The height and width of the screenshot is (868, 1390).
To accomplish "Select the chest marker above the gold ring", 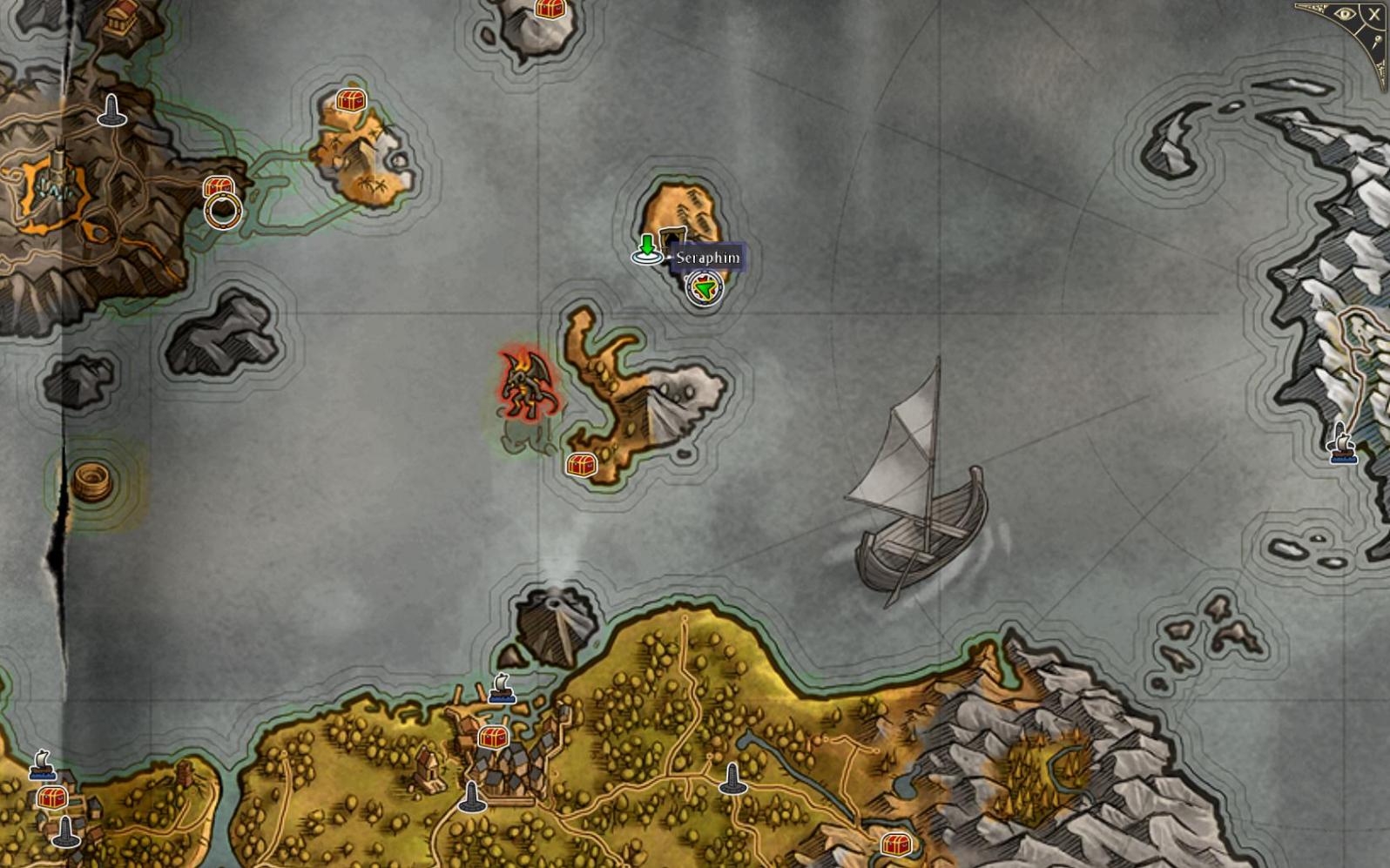I will 218,186.
